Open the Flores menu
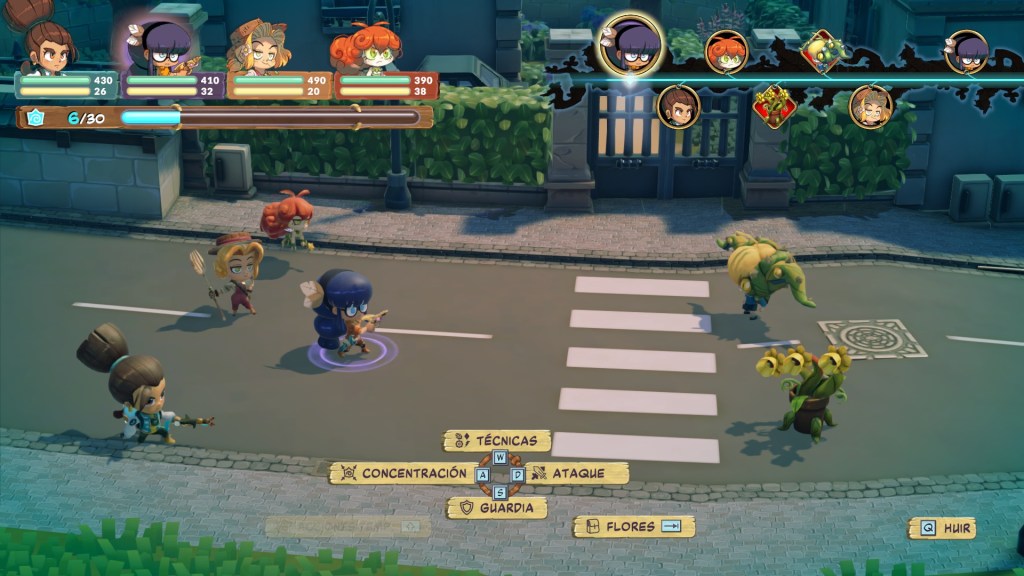Image resolution: width=1024 pixels, height=576 pixels. [633, 526]
